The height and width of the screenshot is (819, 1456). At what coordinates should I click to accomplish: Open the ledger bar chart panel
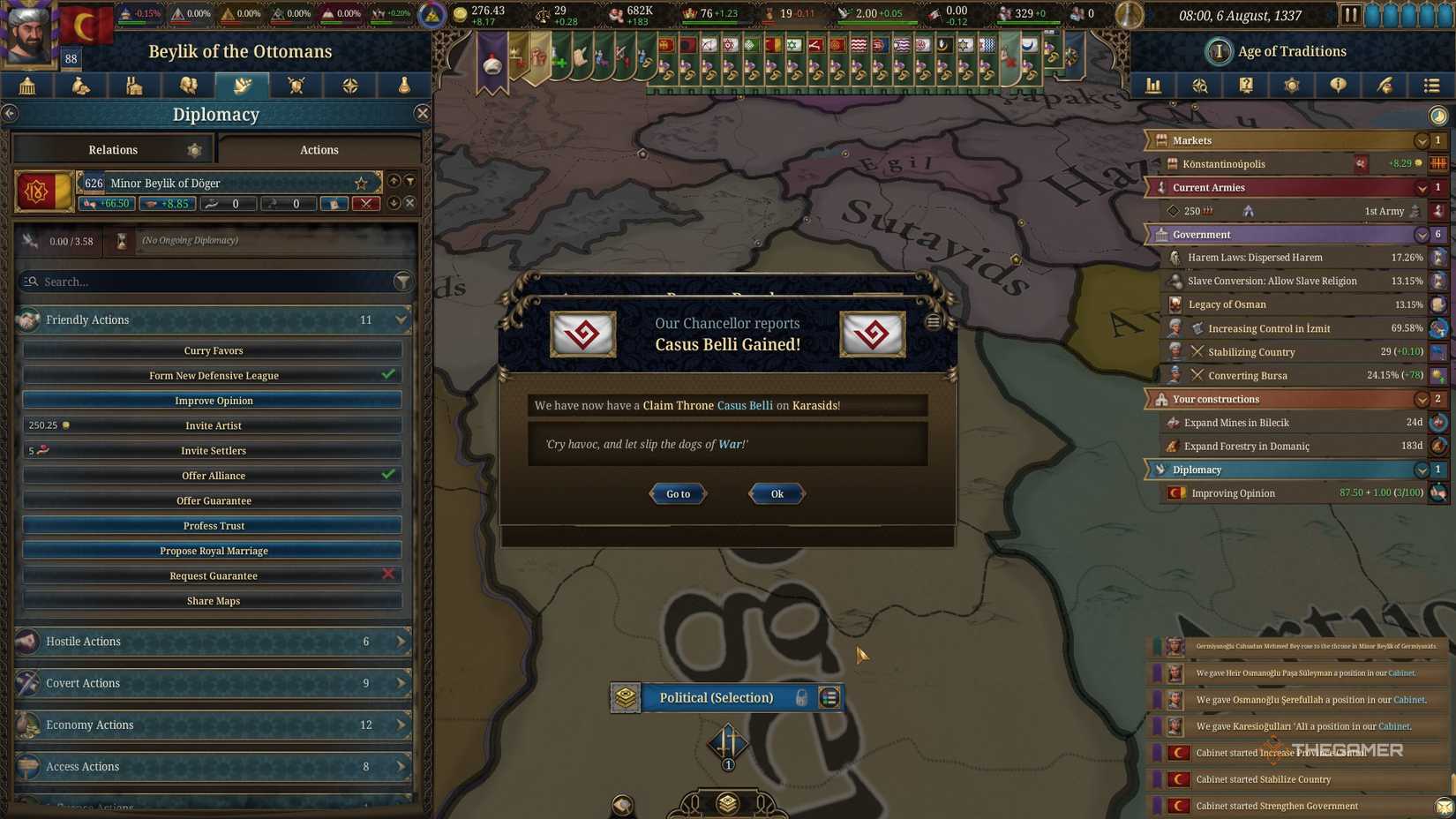(x=1152, y=86)
